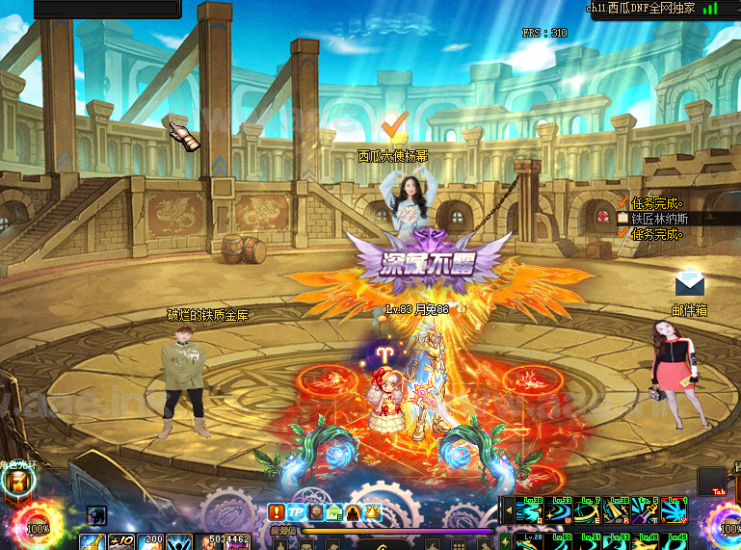Open the 邮件箱 mailbox envelope icon
741x550 pixels.
click(x=689, y=284)
